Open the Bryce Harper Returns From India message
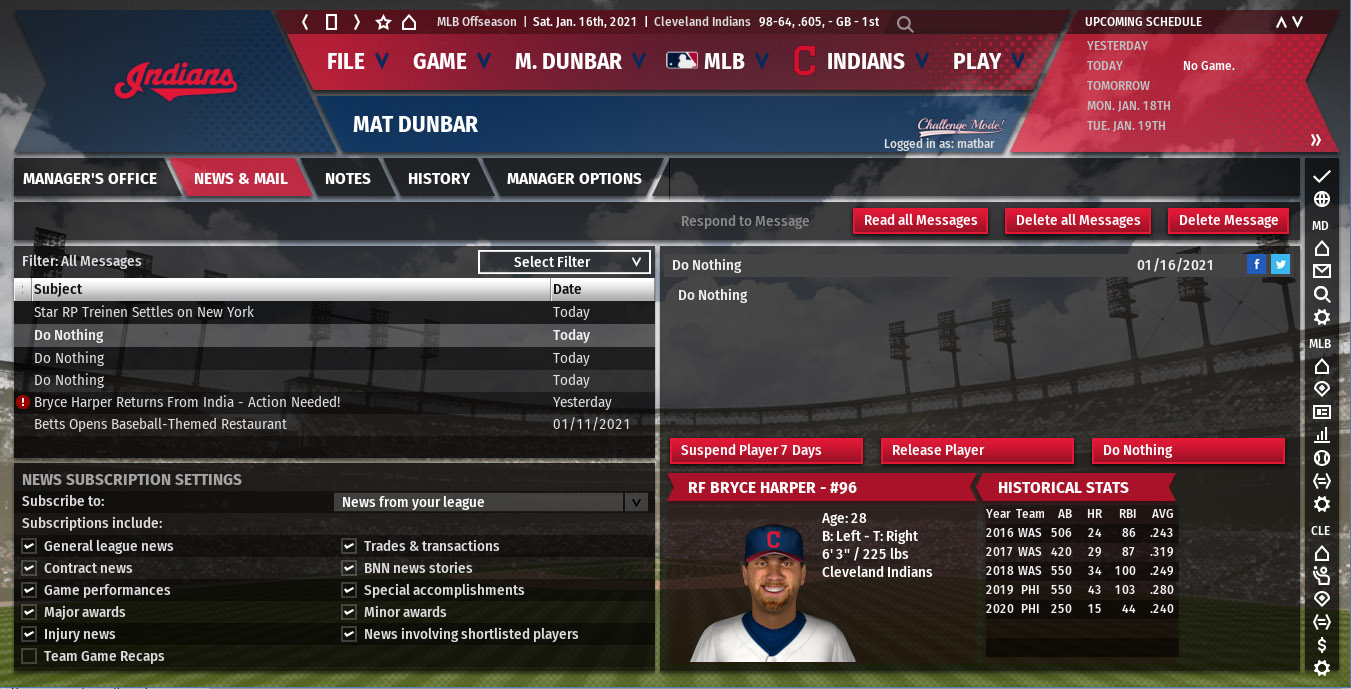Viewport: 1351px width, 689px height. [187, 402]
